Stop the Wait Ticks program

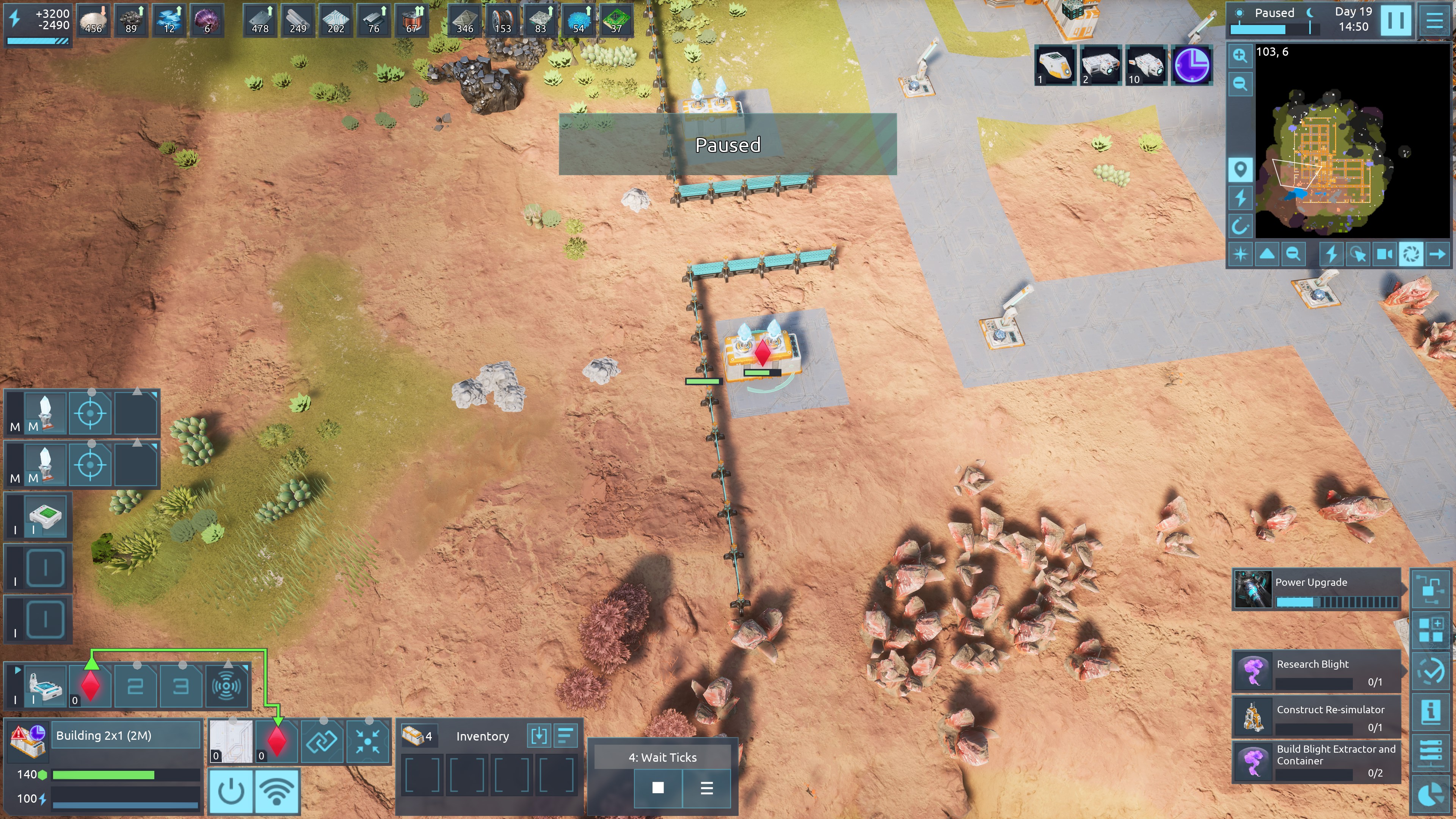tap(658, 788)
